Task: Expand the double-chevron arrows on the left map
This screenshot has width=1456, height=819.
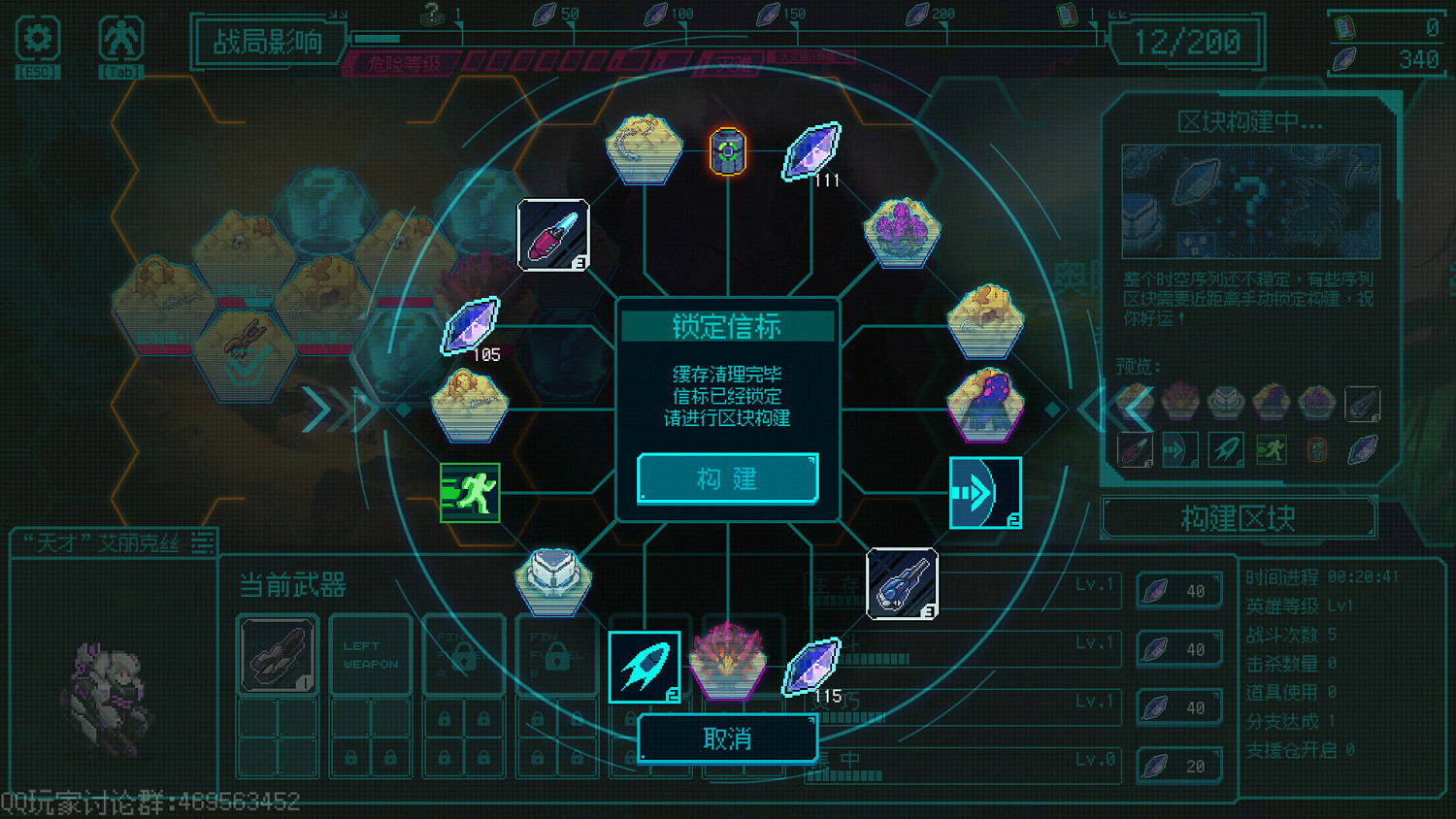Action: [338, 408]
